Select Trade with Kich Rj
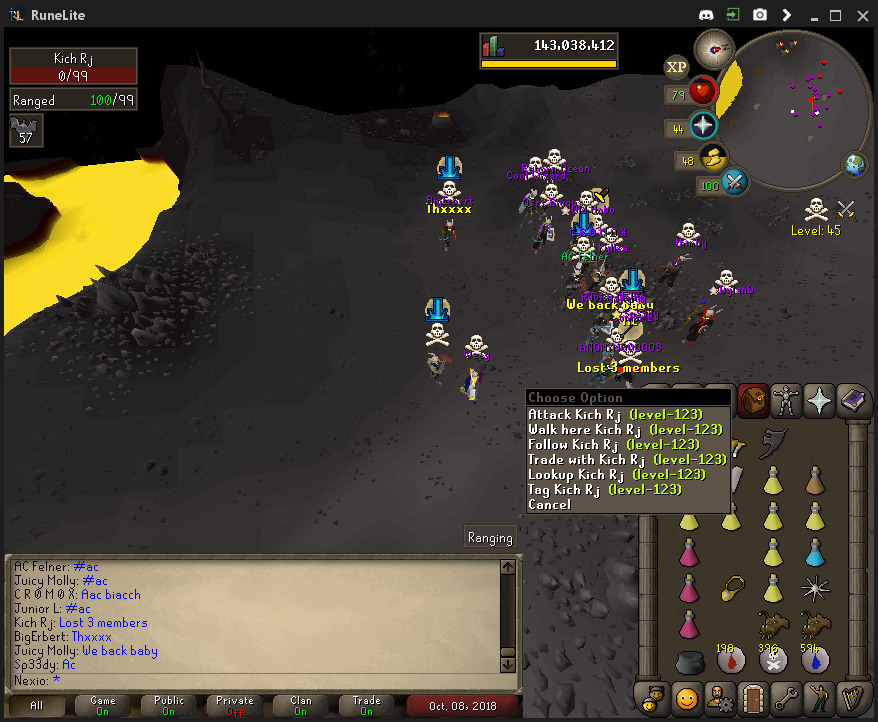 pyautogui.click(x=627, y=459)
